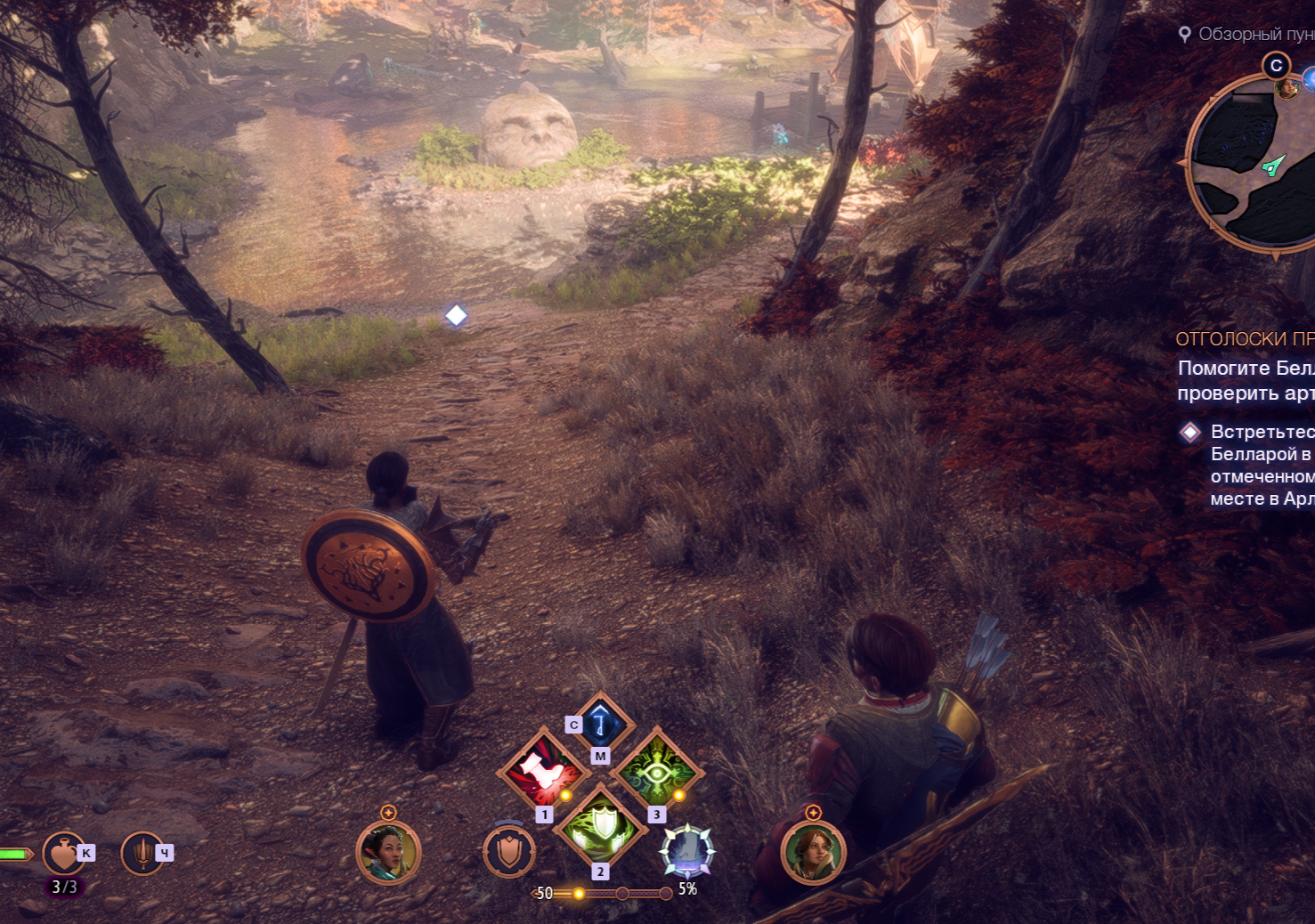Trigger the green eye ability in slot 3

click(658, 769)
